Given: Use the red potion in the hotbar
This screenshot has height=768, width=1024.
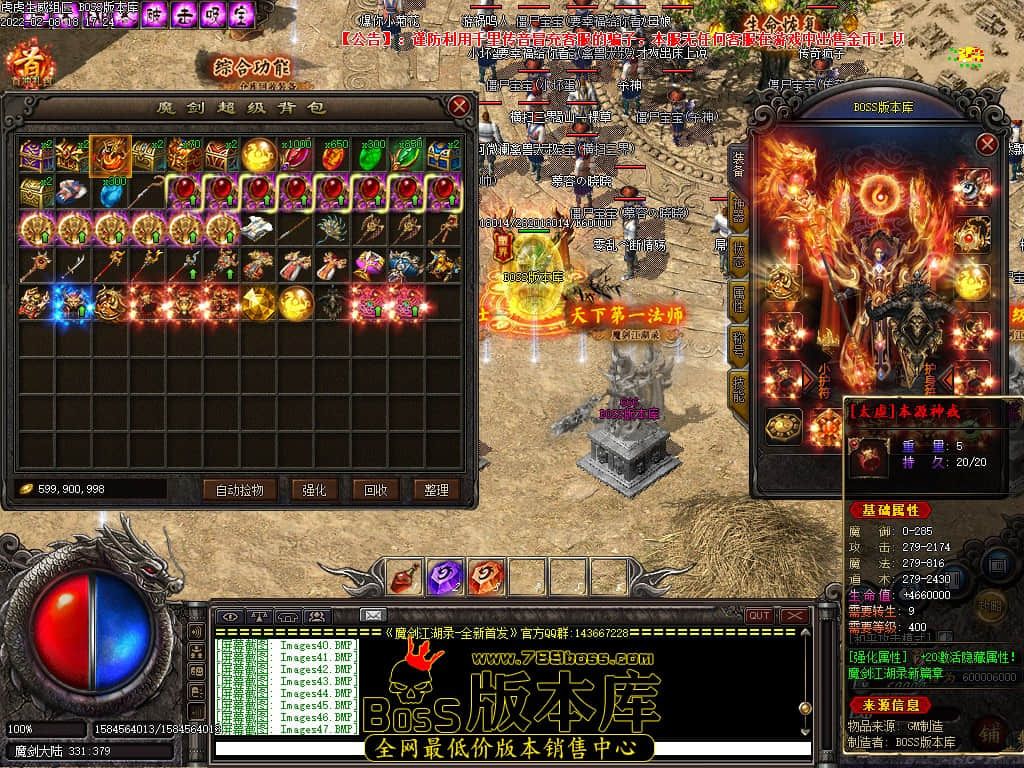Looking at the screenshot, I should 405,576.
